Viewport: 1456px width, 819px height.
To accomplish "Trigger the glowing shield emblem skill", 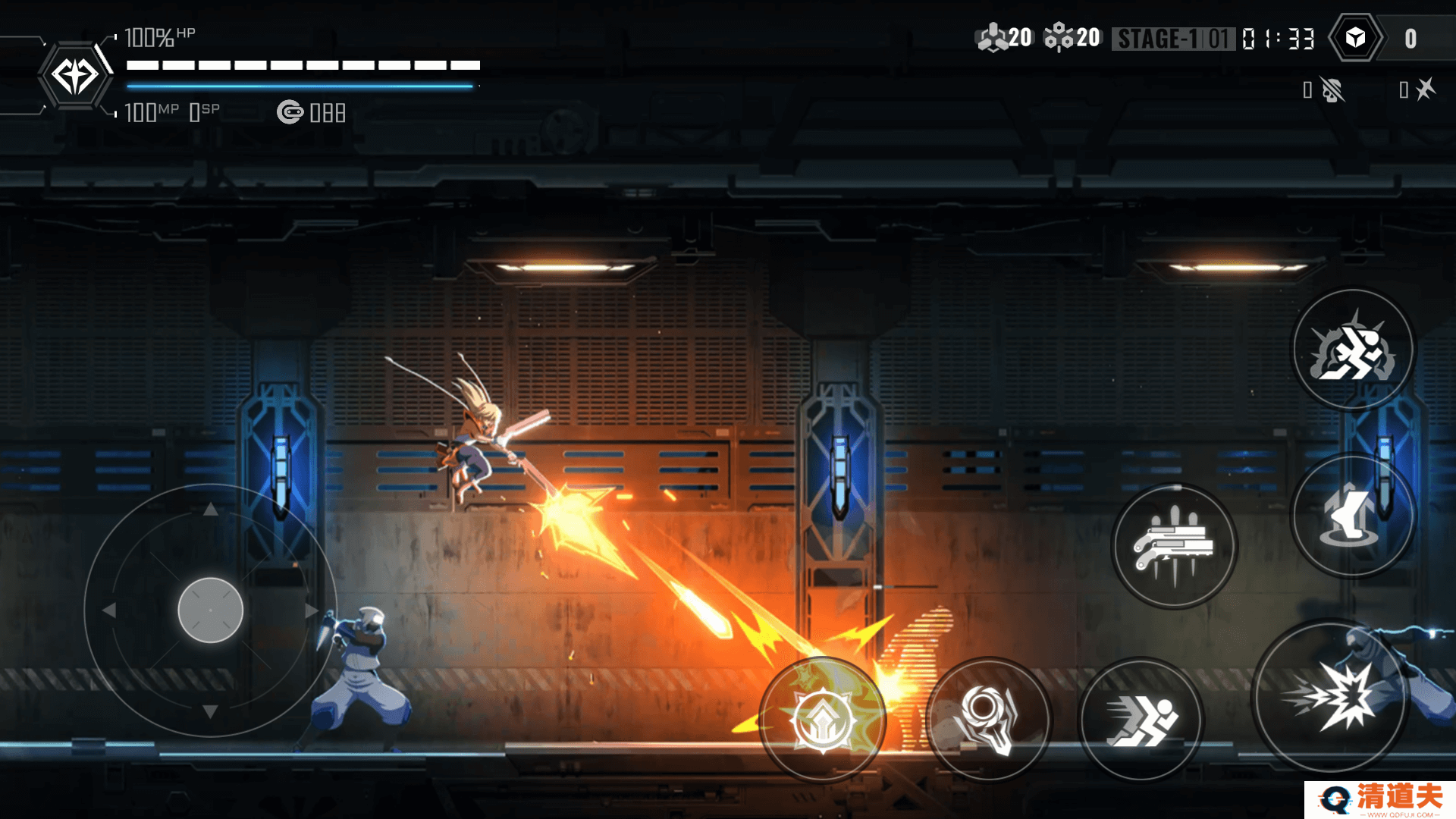I will tap(823, 719).
